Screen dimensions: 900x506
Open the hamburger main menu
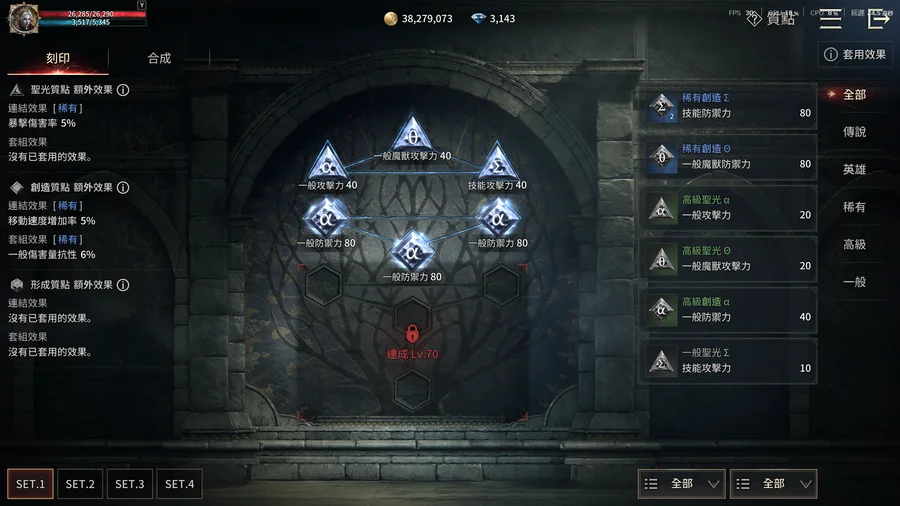[830, 18]
